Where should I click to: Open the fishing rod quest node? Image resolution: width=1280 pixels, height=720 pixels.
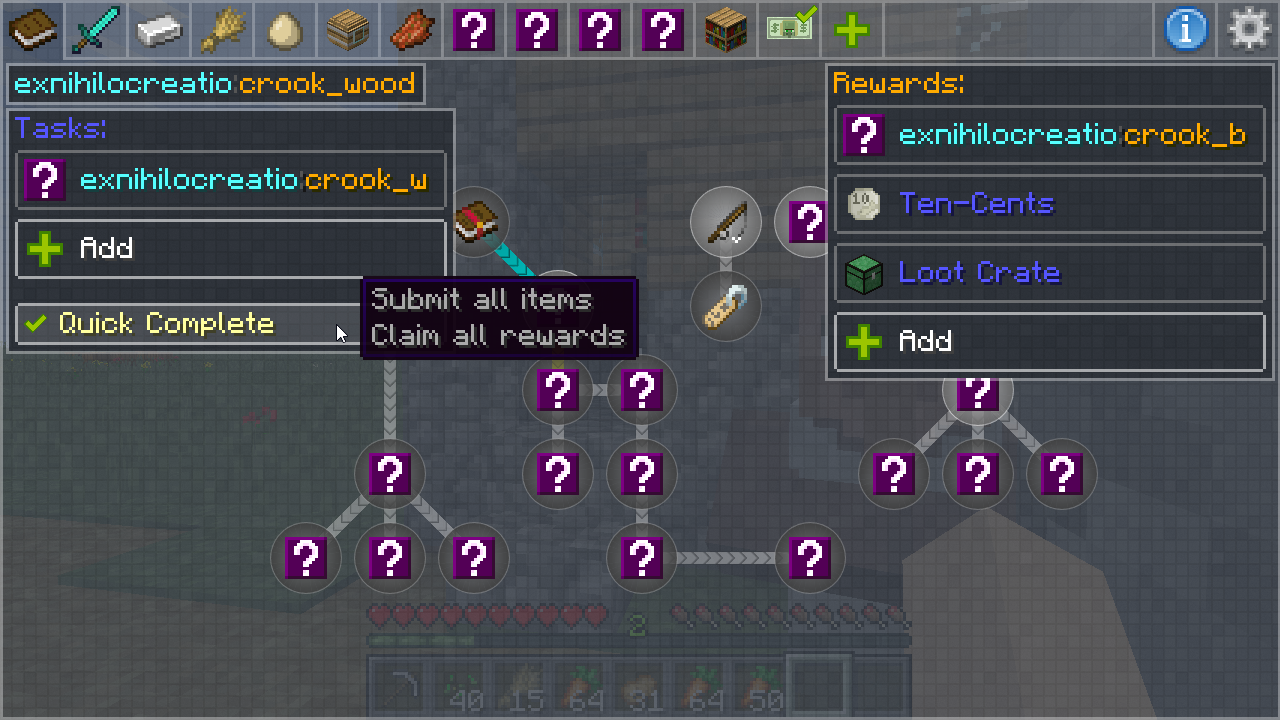(726, 222)
